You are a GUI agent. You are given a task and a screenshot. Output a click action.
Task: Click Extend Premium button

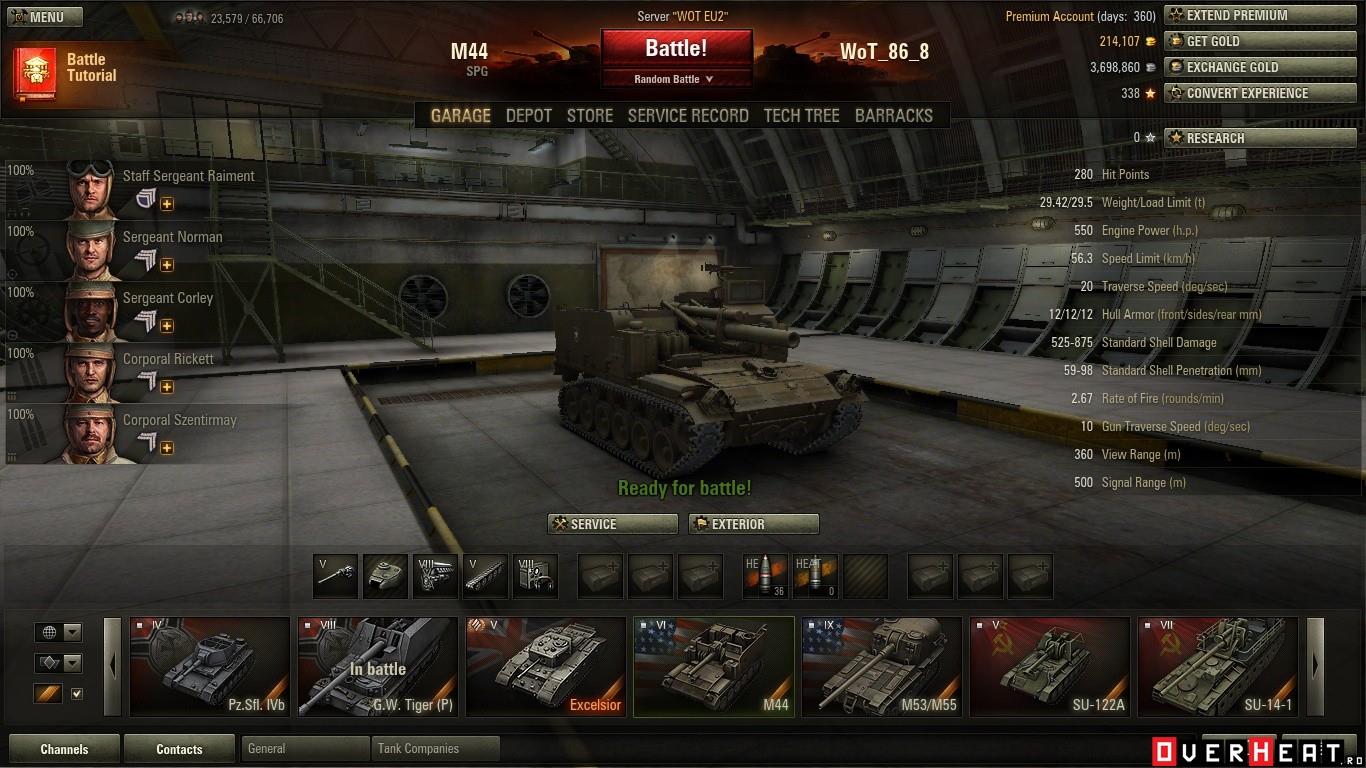[1237, 15]
